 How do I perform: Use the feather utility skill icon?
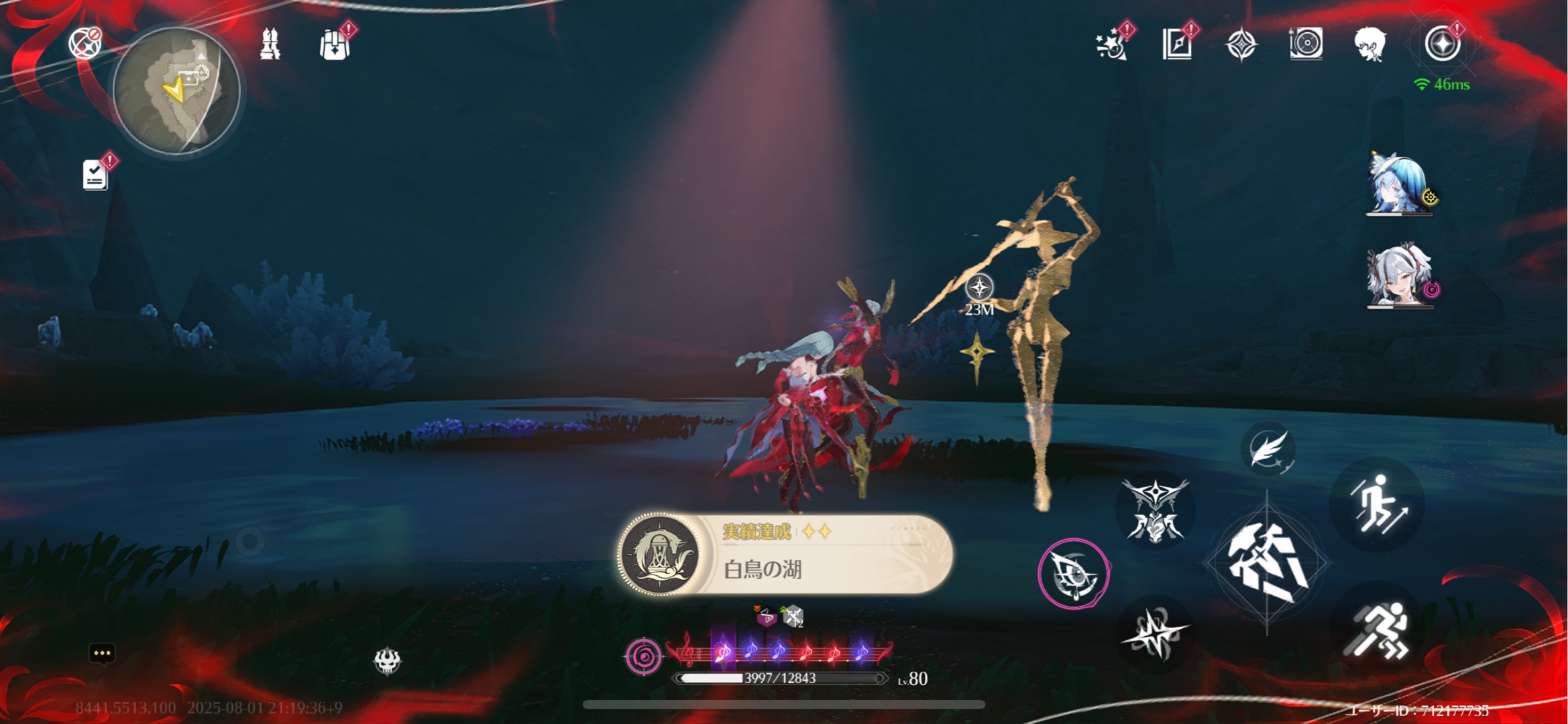[x=1268, y=450]
